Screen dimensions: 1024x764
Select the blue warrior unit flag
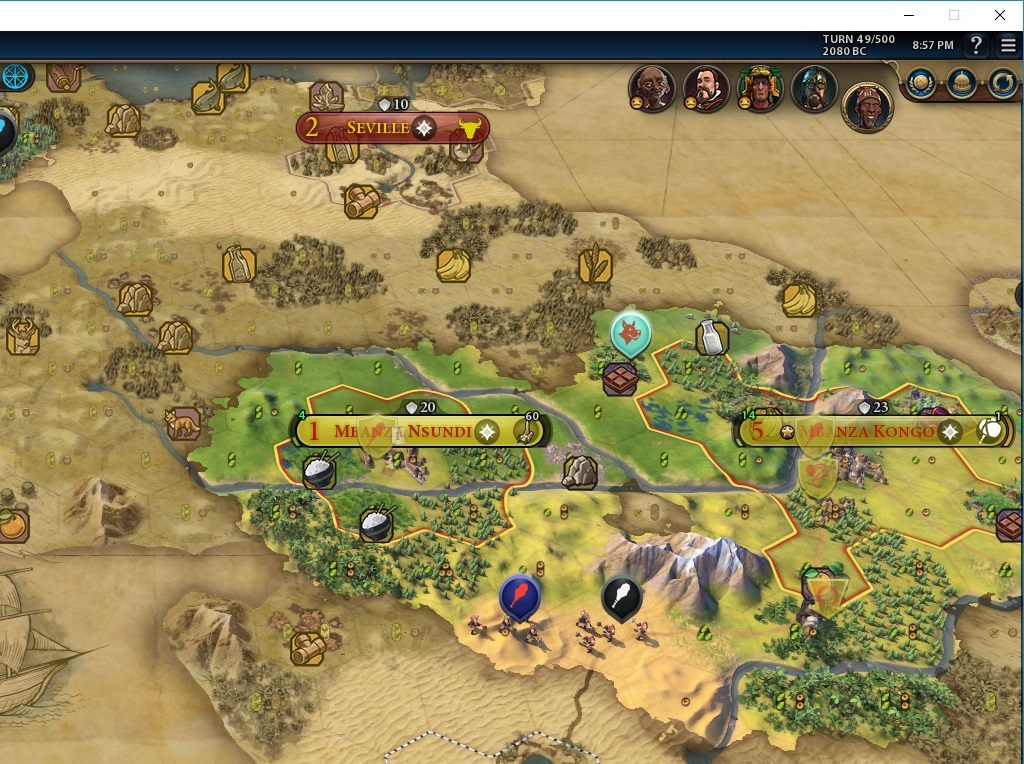point(520,596)
